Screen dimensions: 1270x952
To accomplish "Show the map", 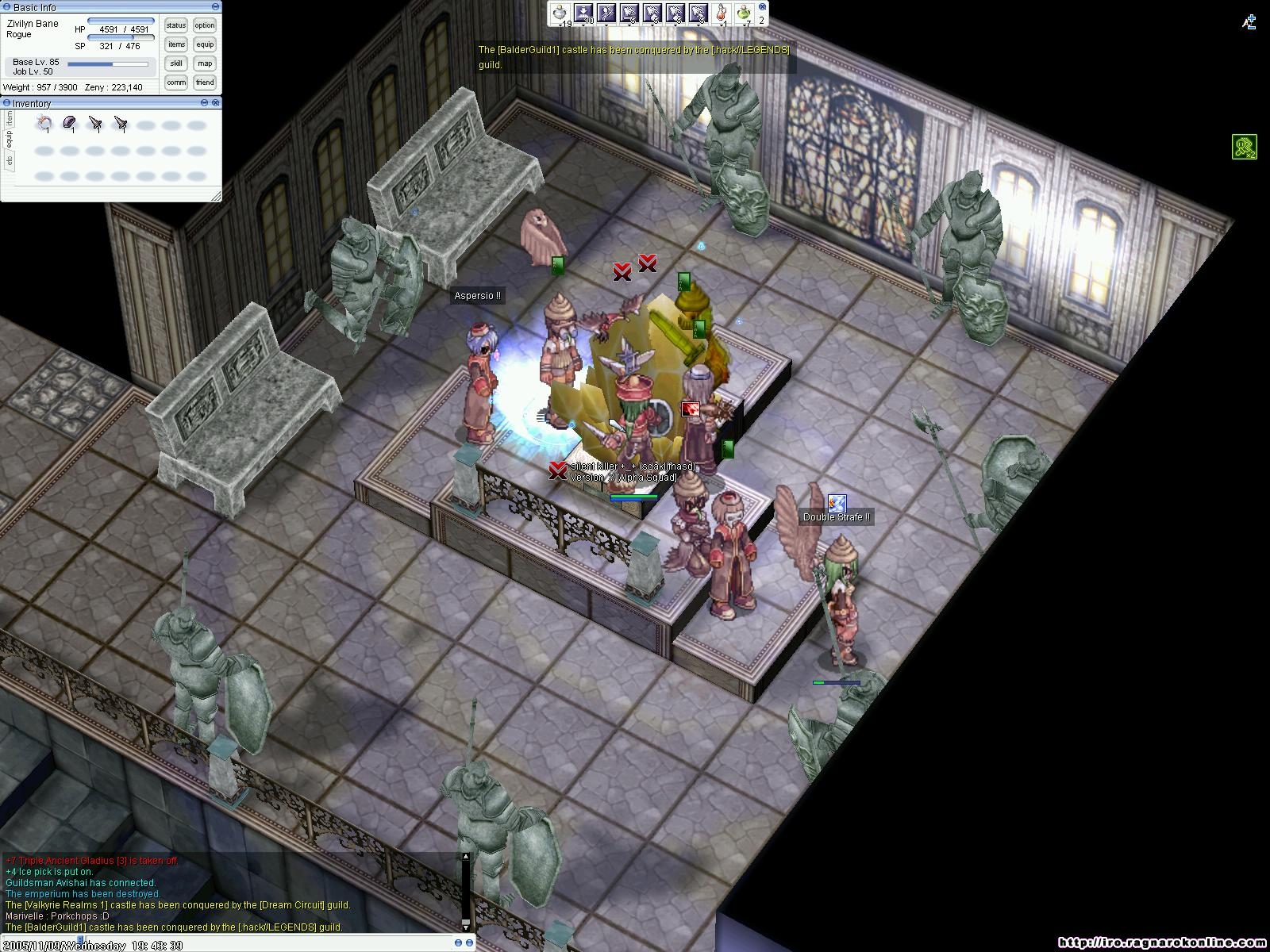I will click(x=205, y=63).
